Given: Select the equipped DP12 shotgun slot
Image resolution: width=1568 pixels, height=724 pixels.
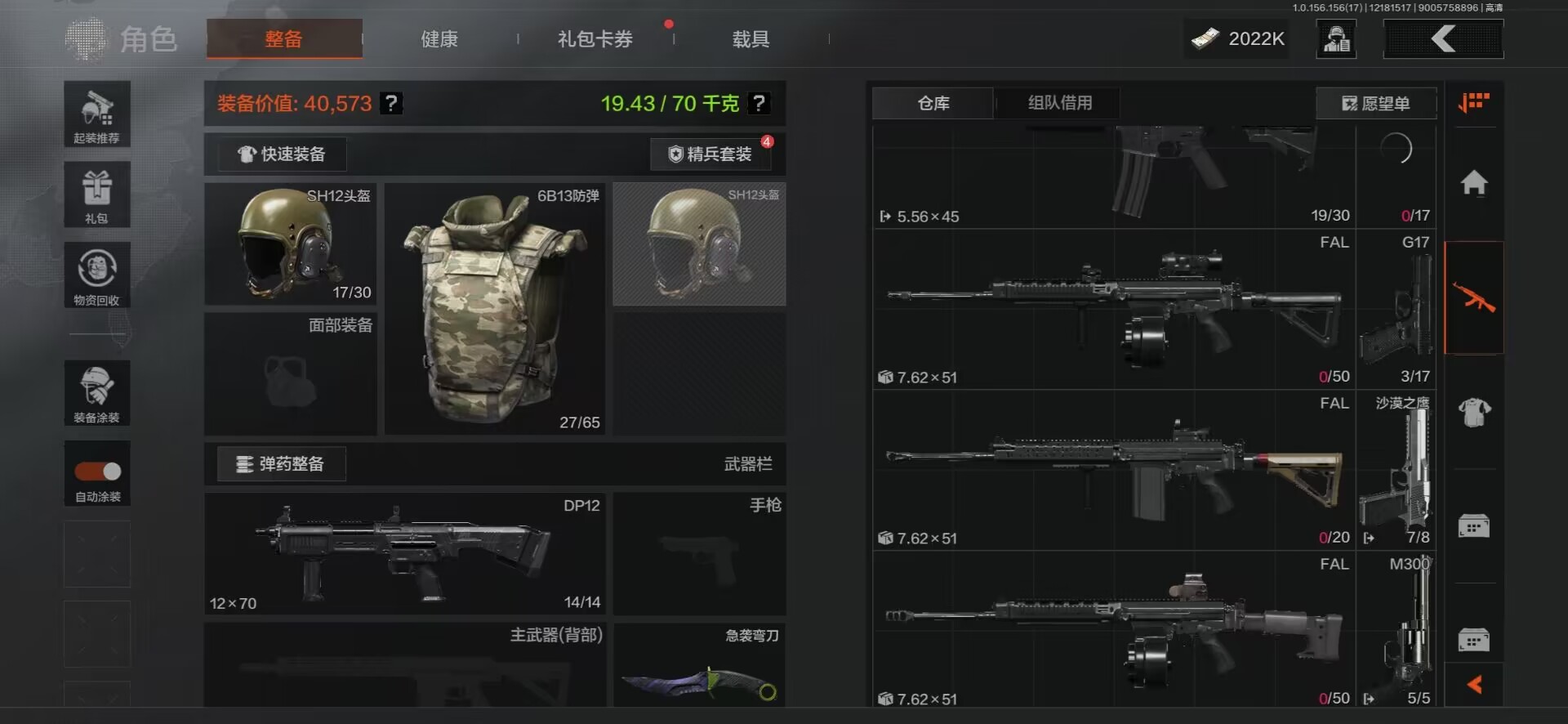Looking at the screenshot, I should tap(405, 554).
